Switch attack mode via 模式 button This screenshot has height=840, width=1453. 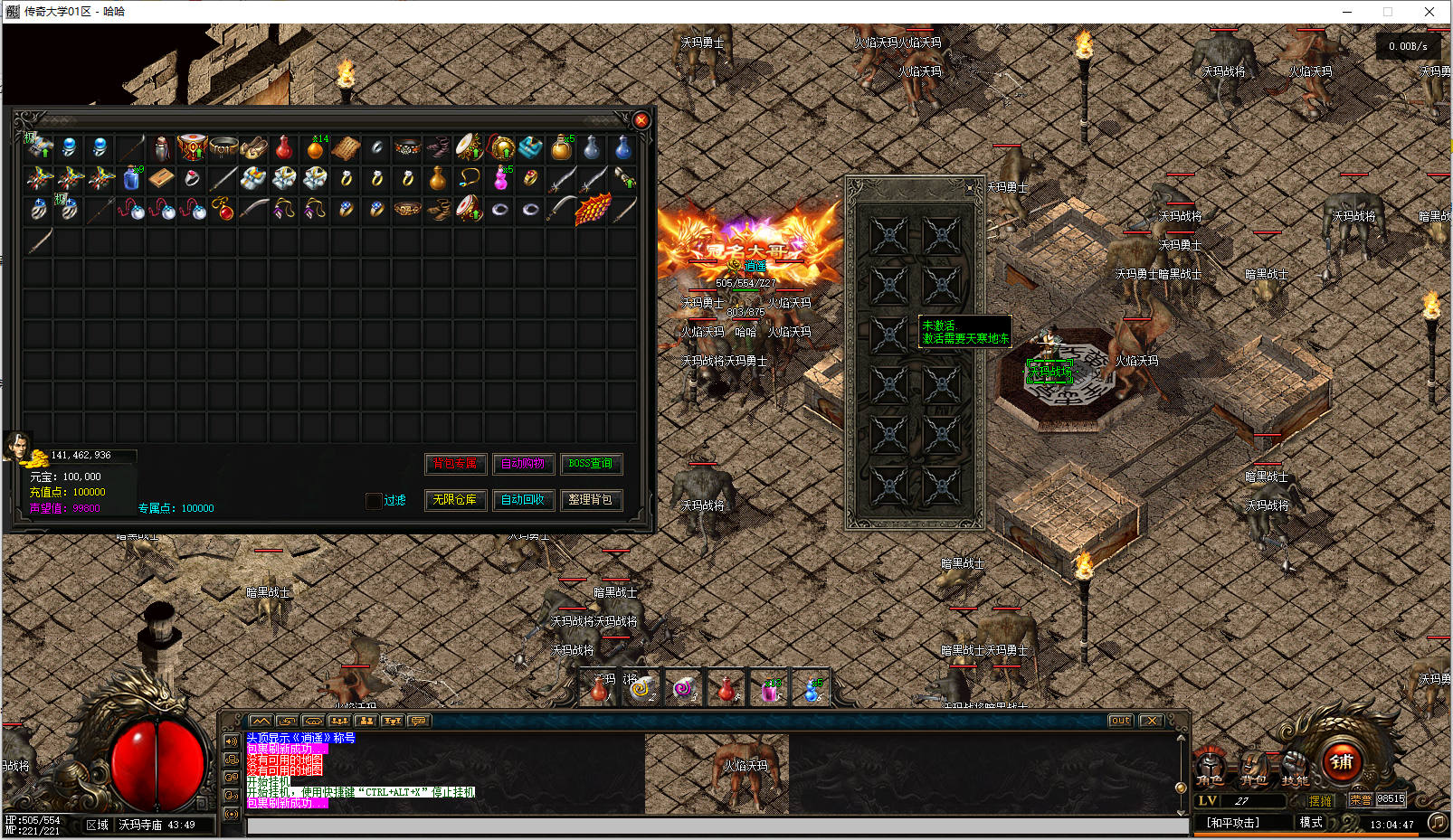click(x=1311, y=822)
